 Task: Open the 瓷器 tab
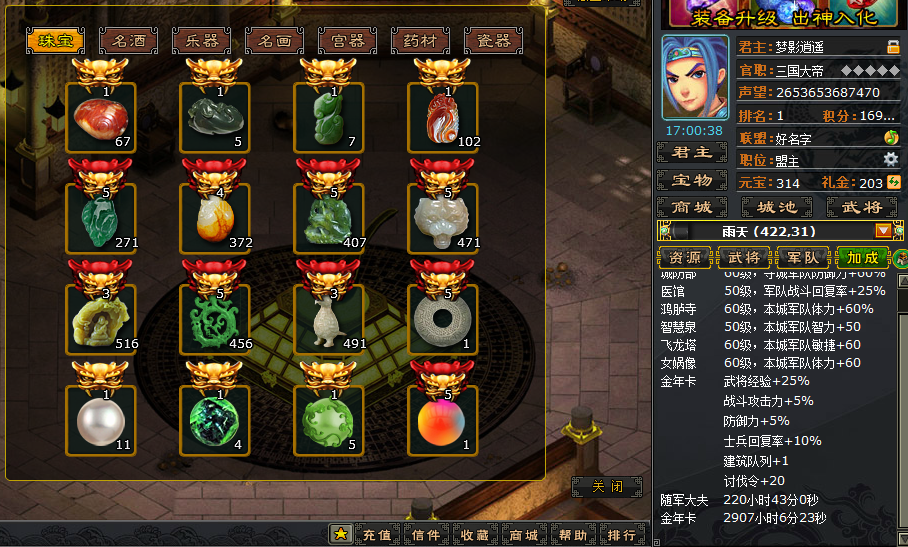[x=493, y=41]
